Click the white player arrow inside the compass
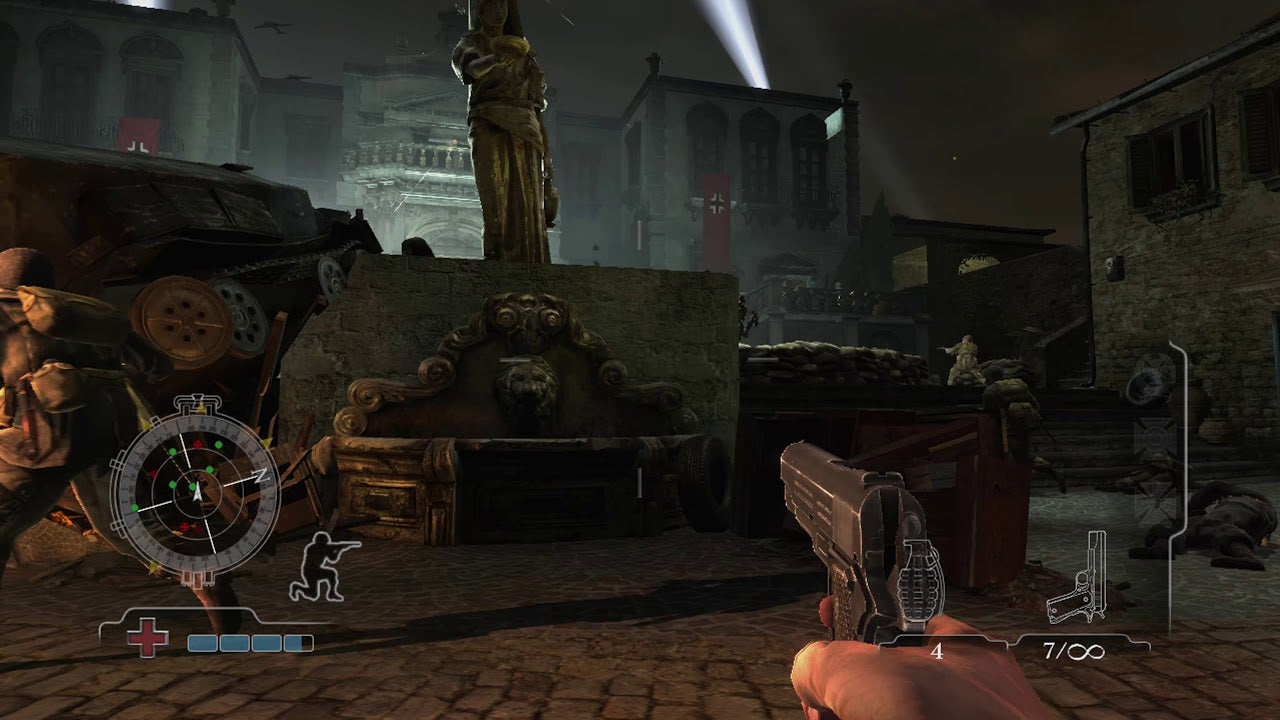Image resolution: width=1280 pixels, height=720 pixels. coord(196,491)
